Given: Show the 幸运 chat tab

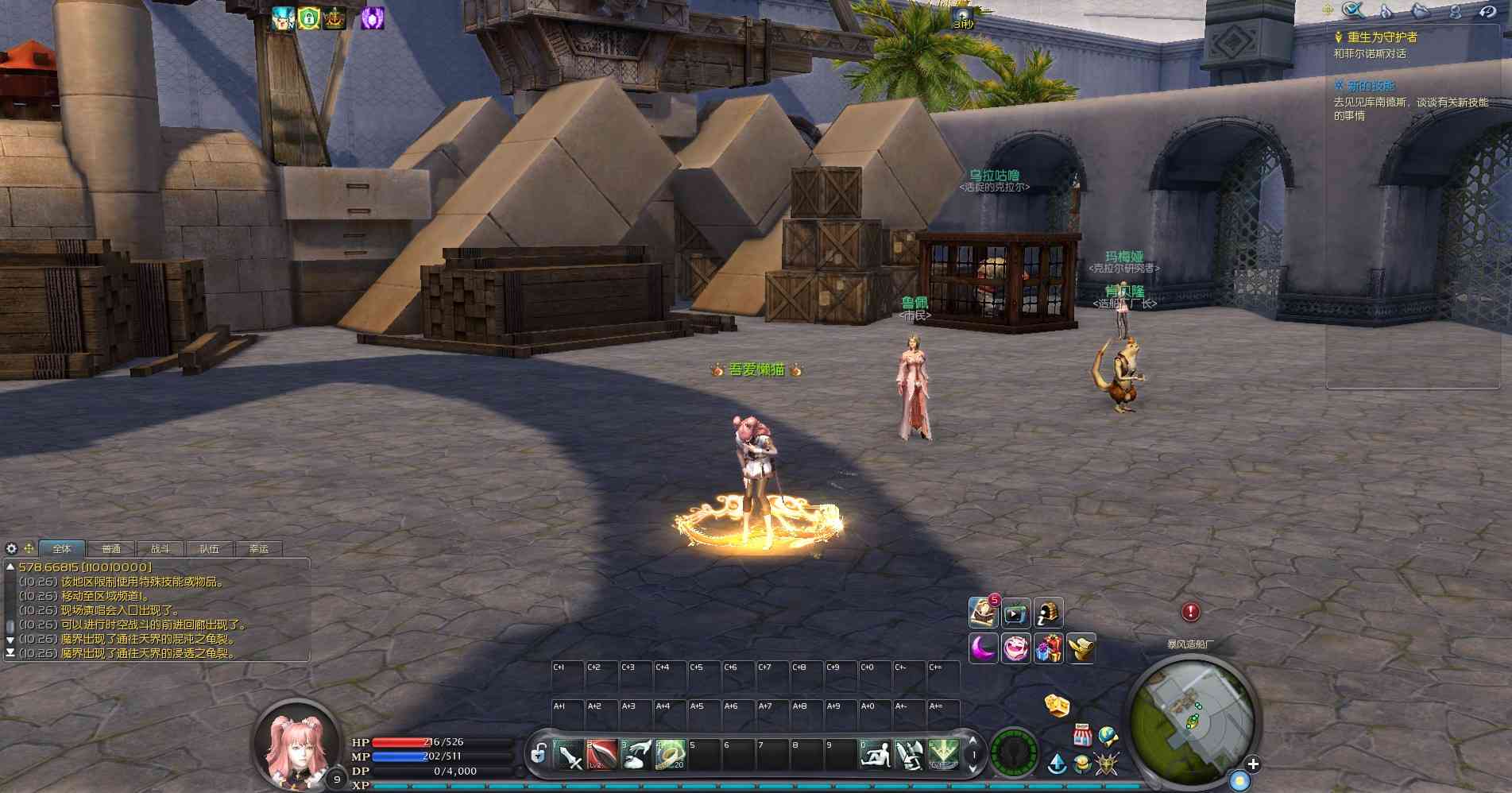Looking at the screenshot, I should click(x=259, y=549).
